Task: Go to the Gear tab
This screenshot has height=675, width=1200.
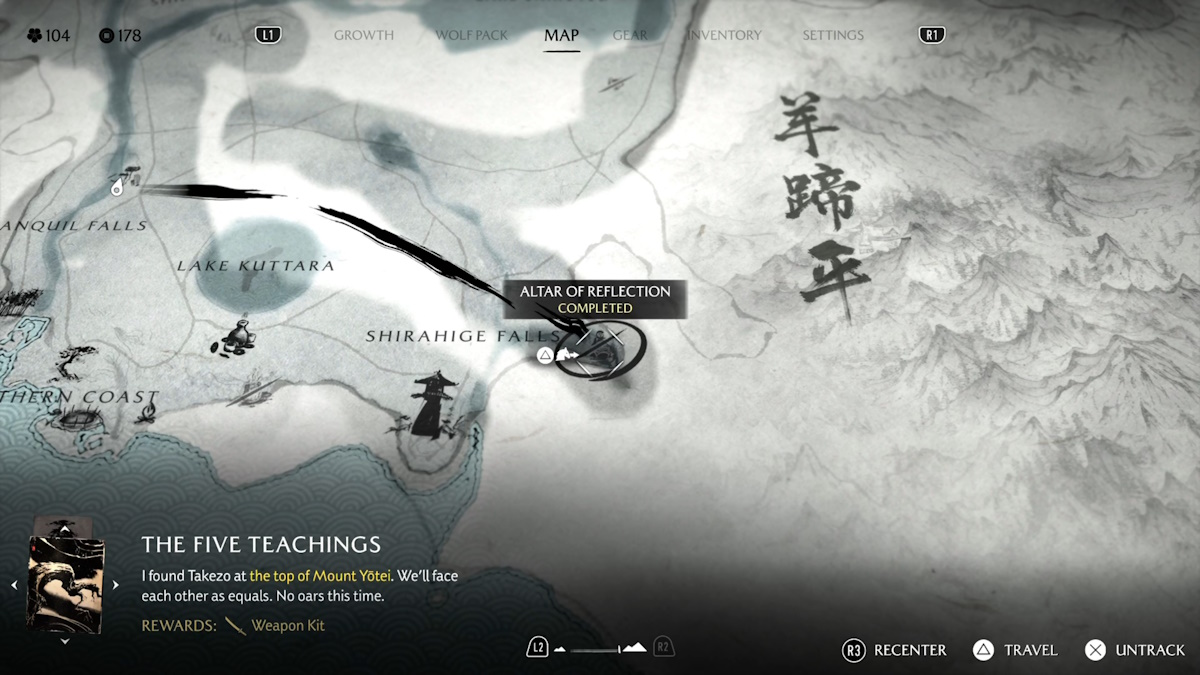Action: tap(630, 35)
